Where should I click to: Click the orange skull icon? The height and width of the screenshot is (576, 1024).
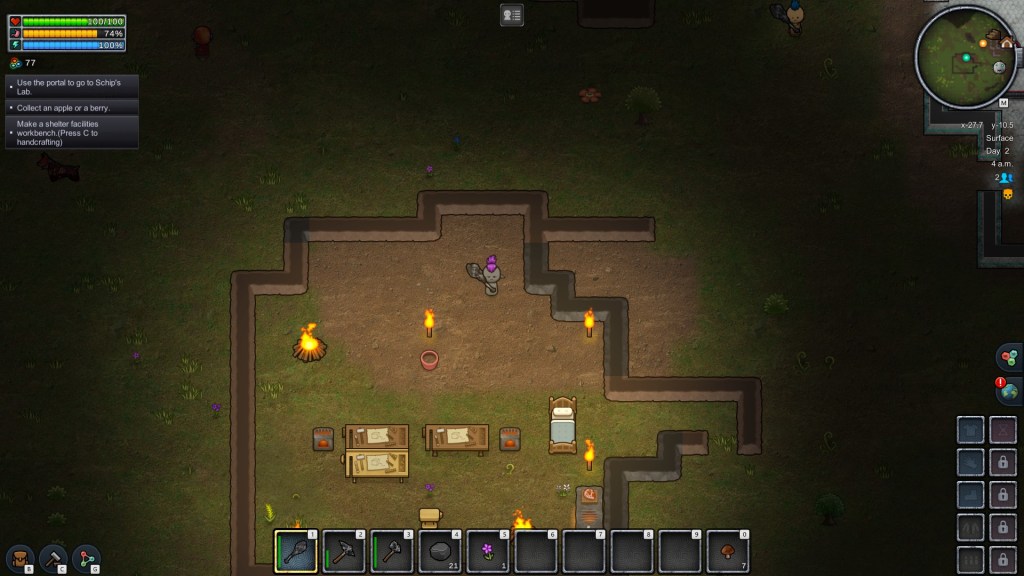[1007, 193]
